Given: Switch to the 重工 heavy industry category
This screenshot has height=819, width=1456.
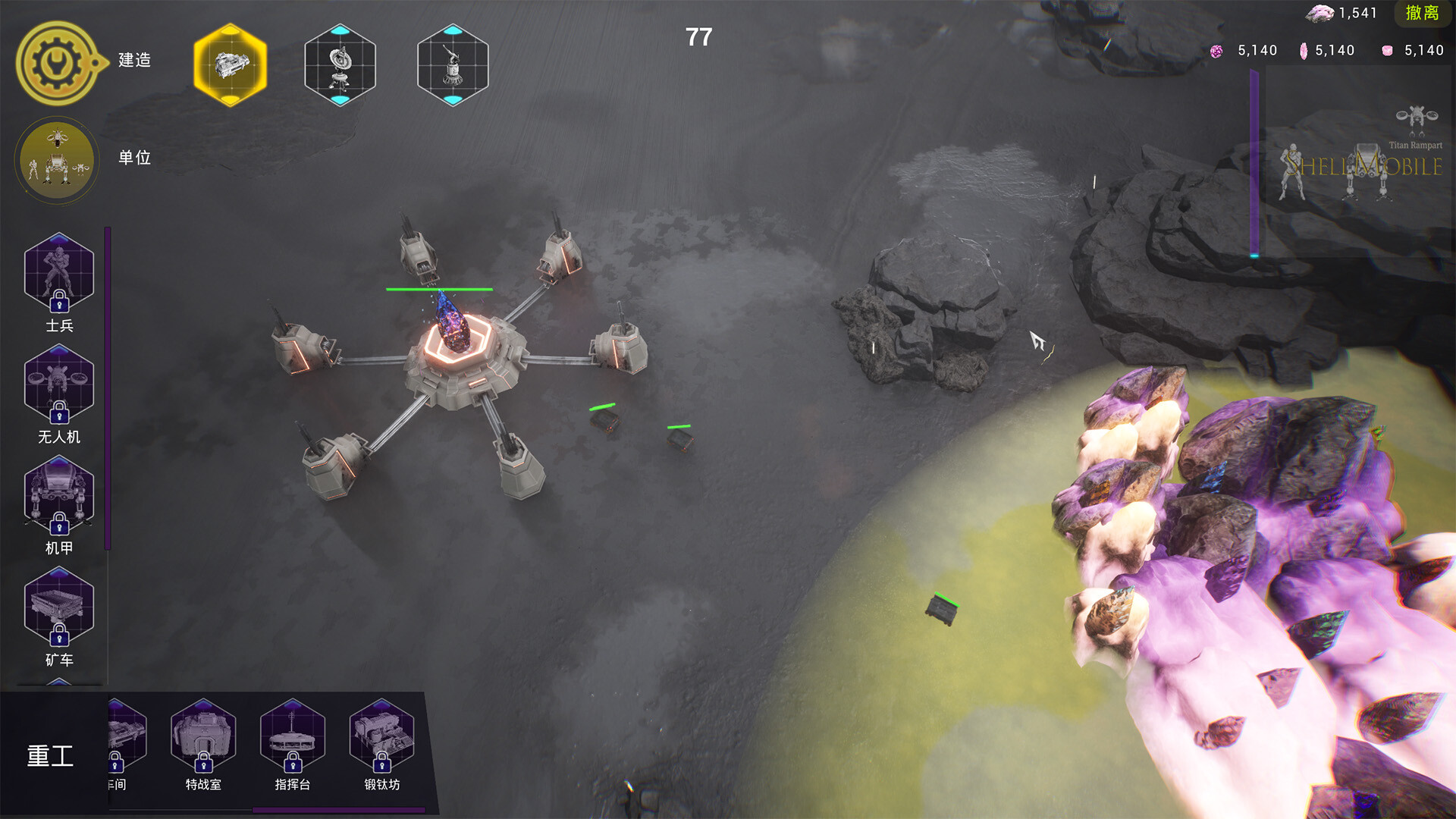Looking at the screenshot, I should pyautogui.click(x=51, y=755).
